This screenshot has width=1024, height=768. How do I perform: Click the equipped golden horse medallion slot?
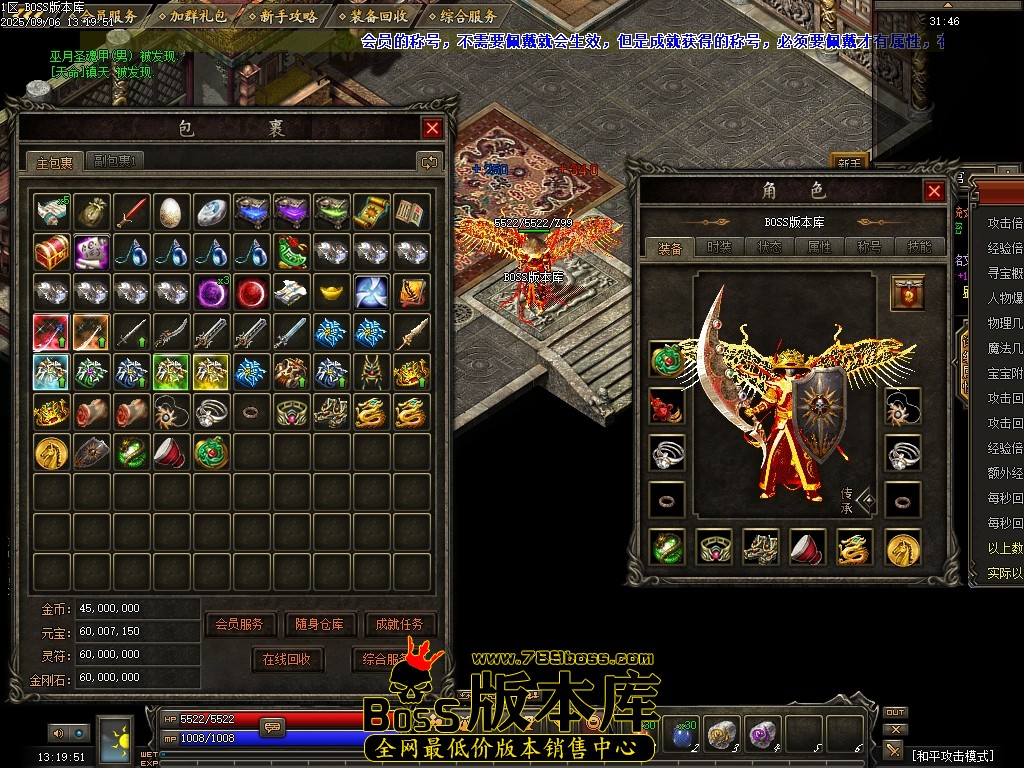(903, 547)
